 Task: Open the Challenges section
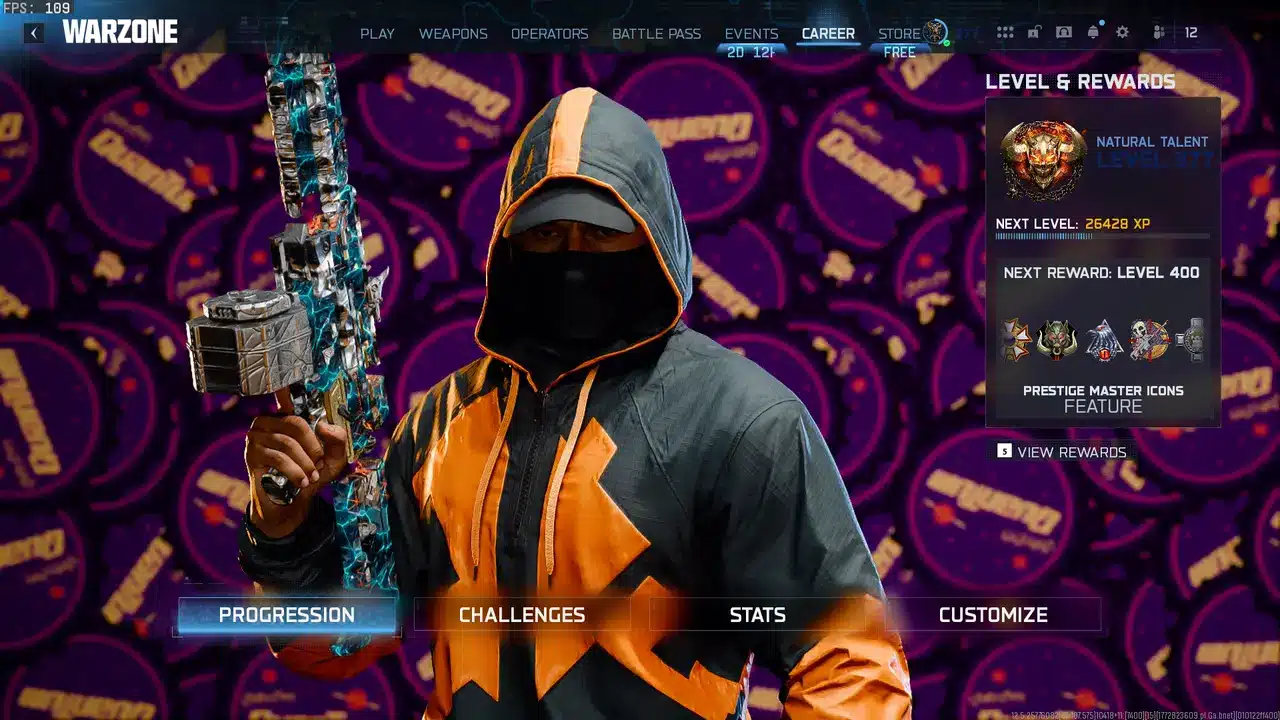pos(522,615)
